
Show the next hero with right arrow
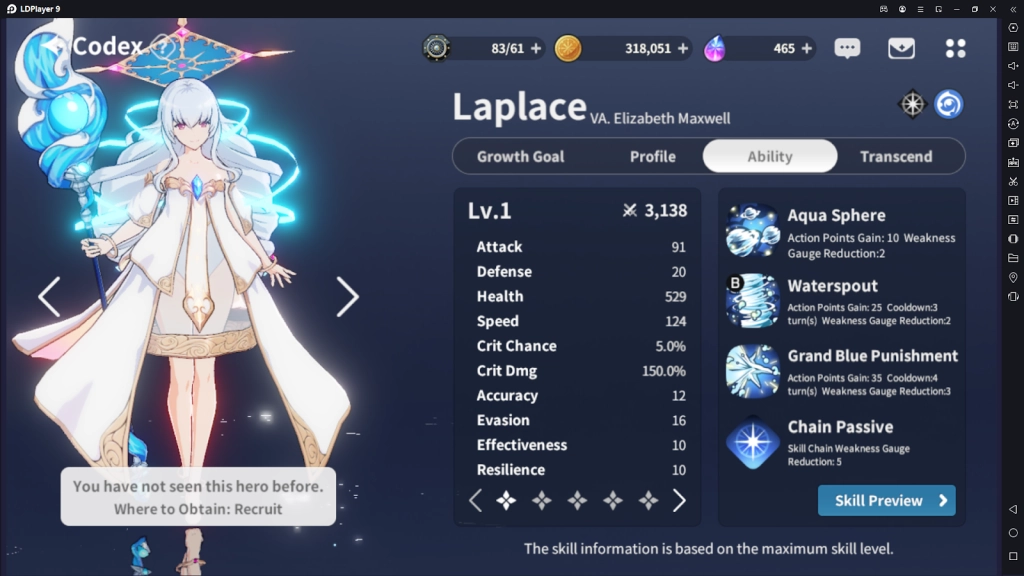click(347, 297)
